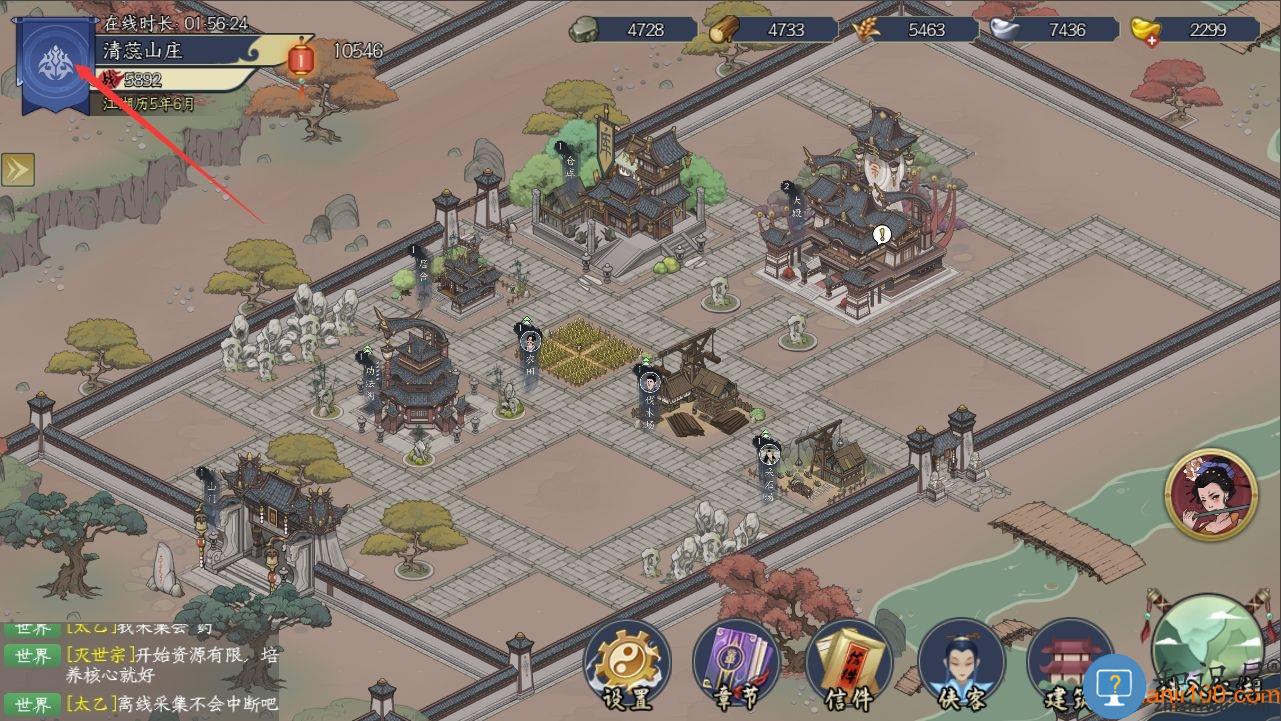
Task: Open the 设置 settings menu
Action: coord(627,663)
